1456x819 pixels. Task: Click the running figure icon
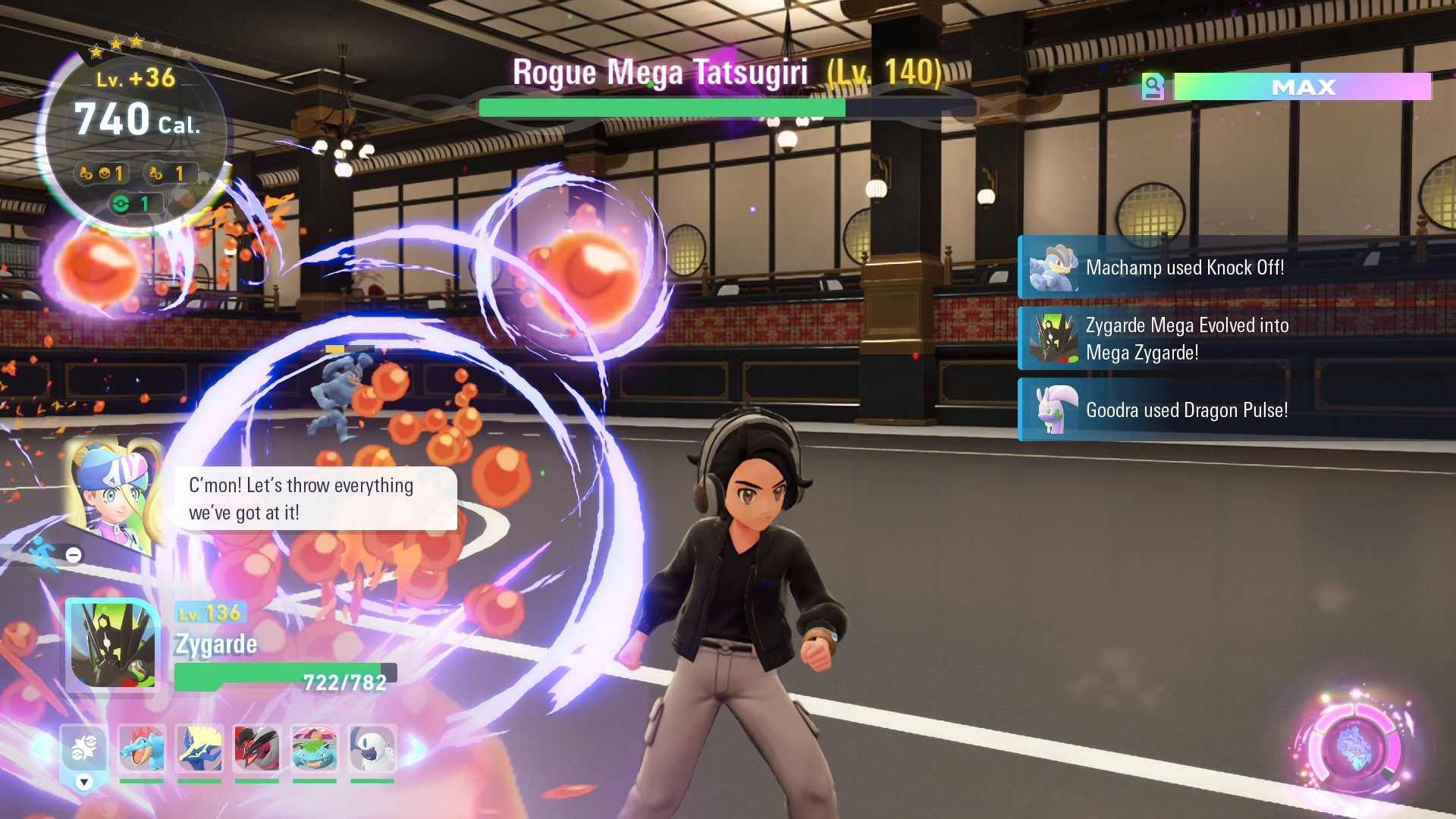point(44,554)
